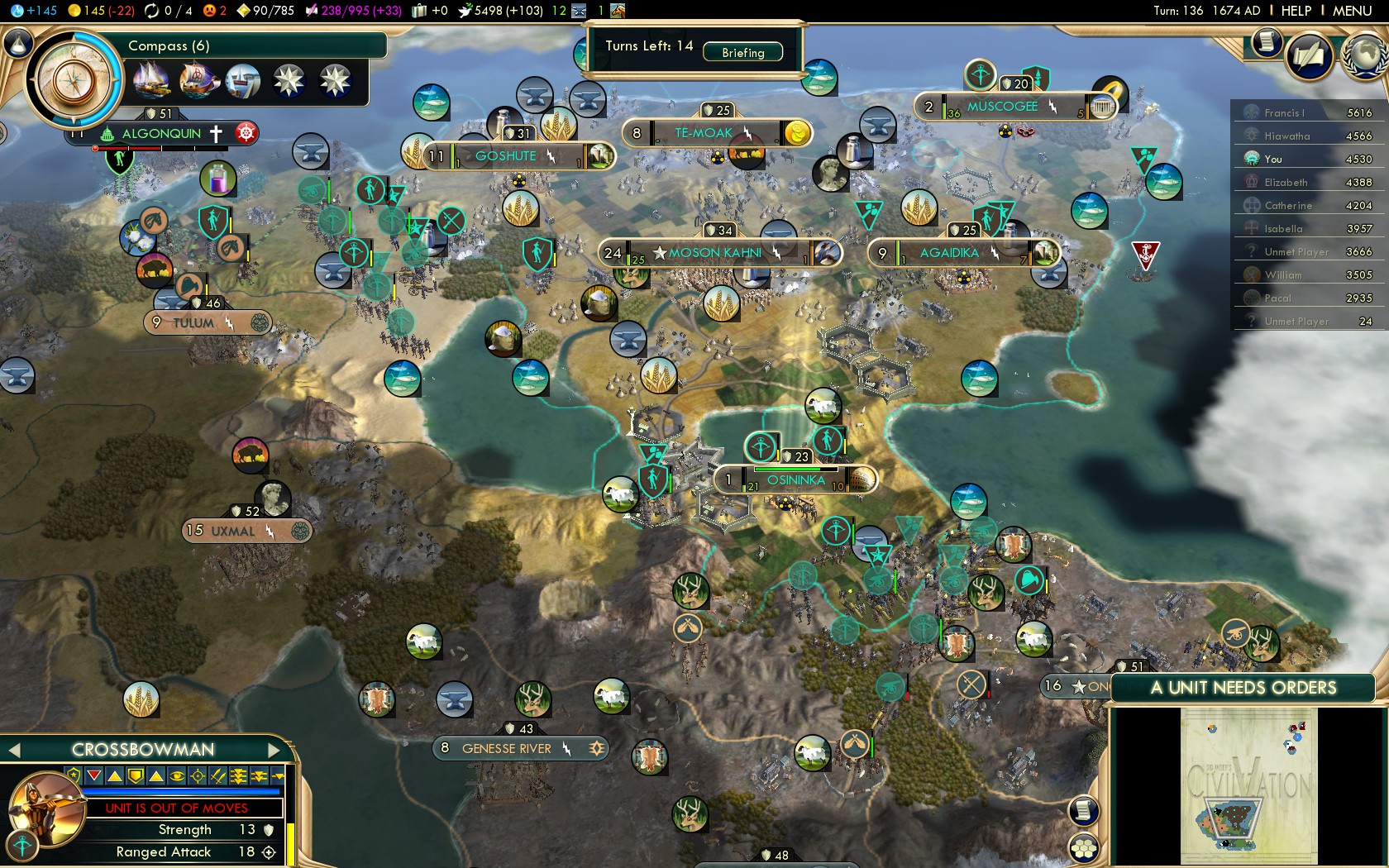
Task: Select the crossed-swords melee attack icon
Action: tap(216, 776)
